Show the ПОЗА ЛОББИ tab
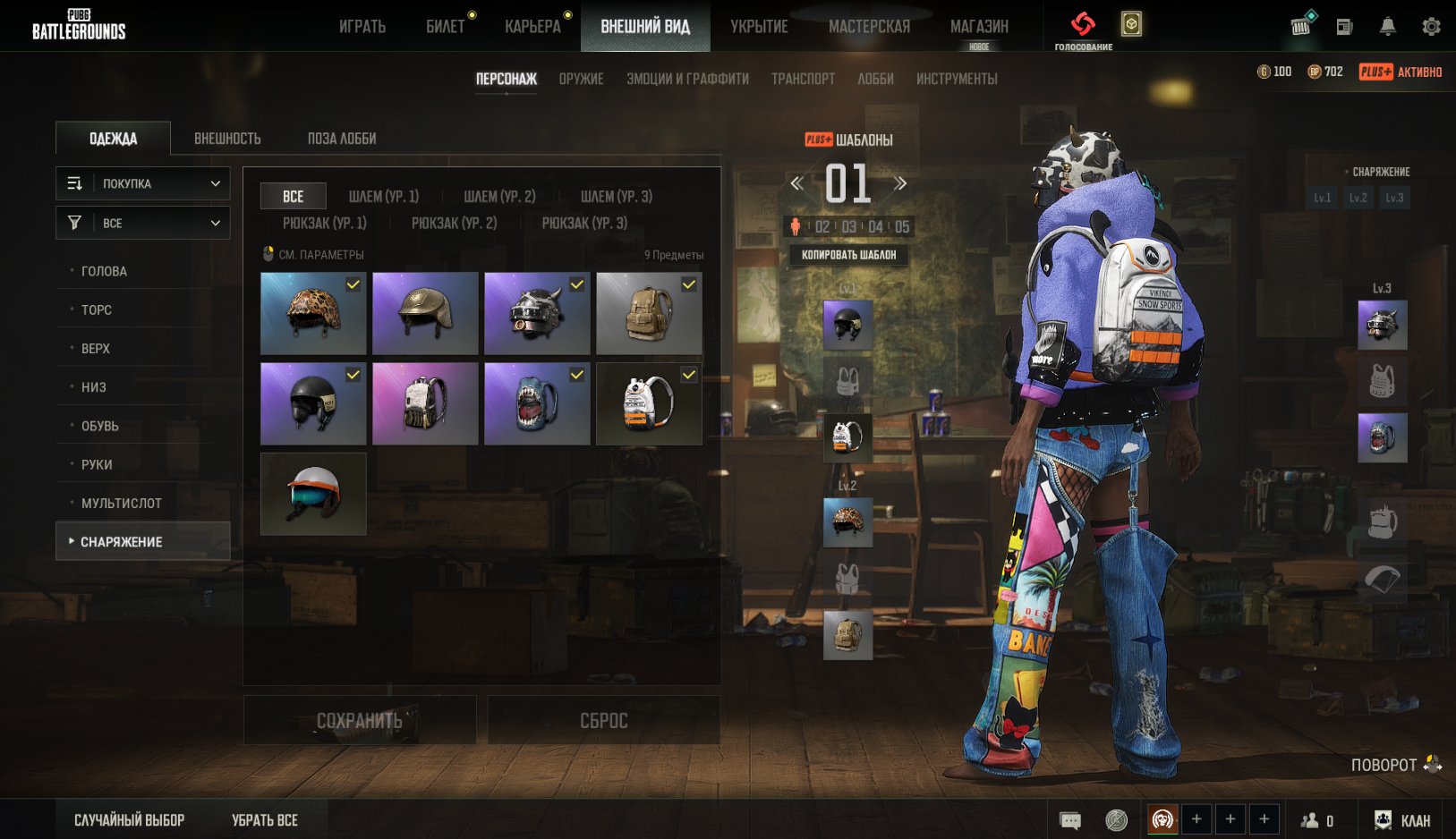Screen dimensions: 1456x839 click(x=342, y=139)
